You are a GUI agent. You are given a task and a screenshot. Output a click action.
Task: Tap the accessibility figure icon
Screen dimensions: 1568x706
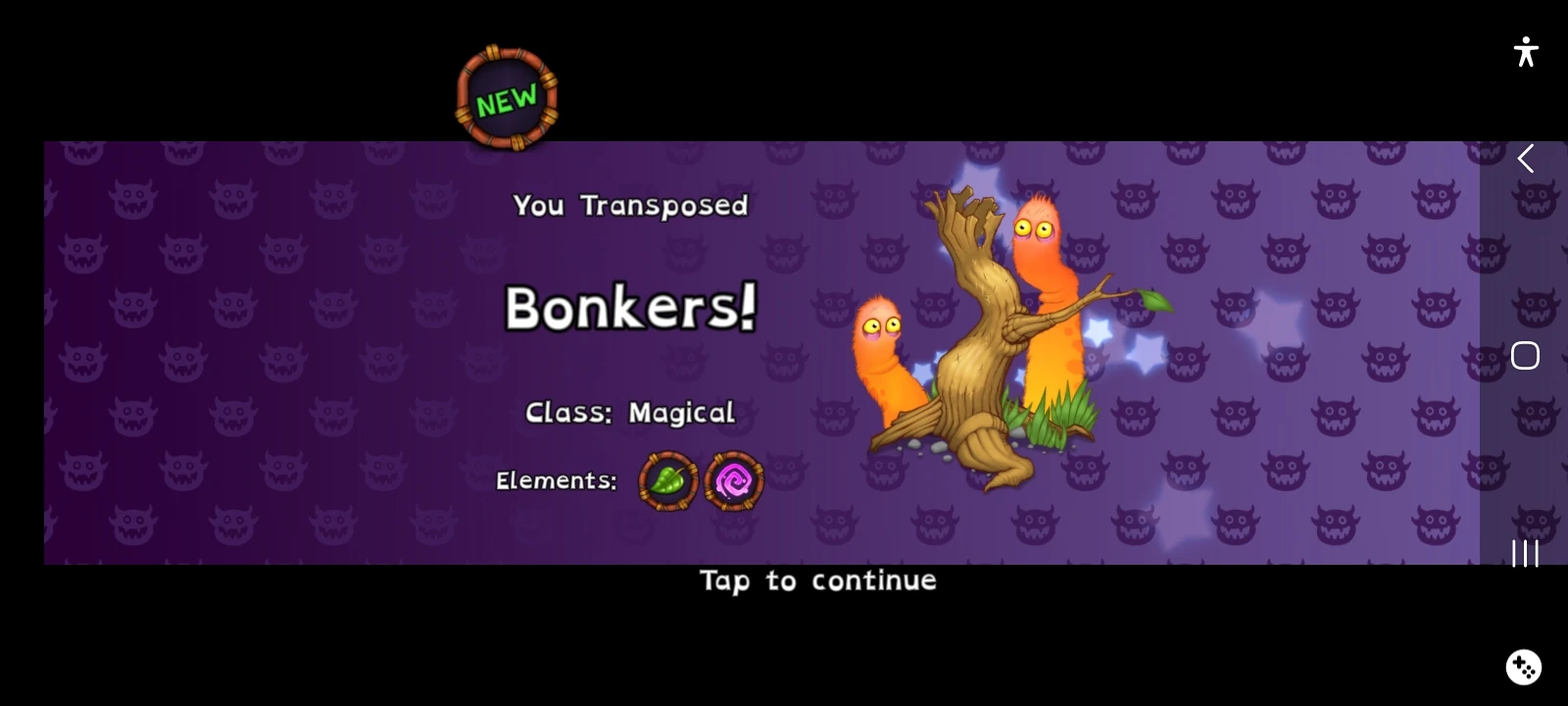[1526, 53]
